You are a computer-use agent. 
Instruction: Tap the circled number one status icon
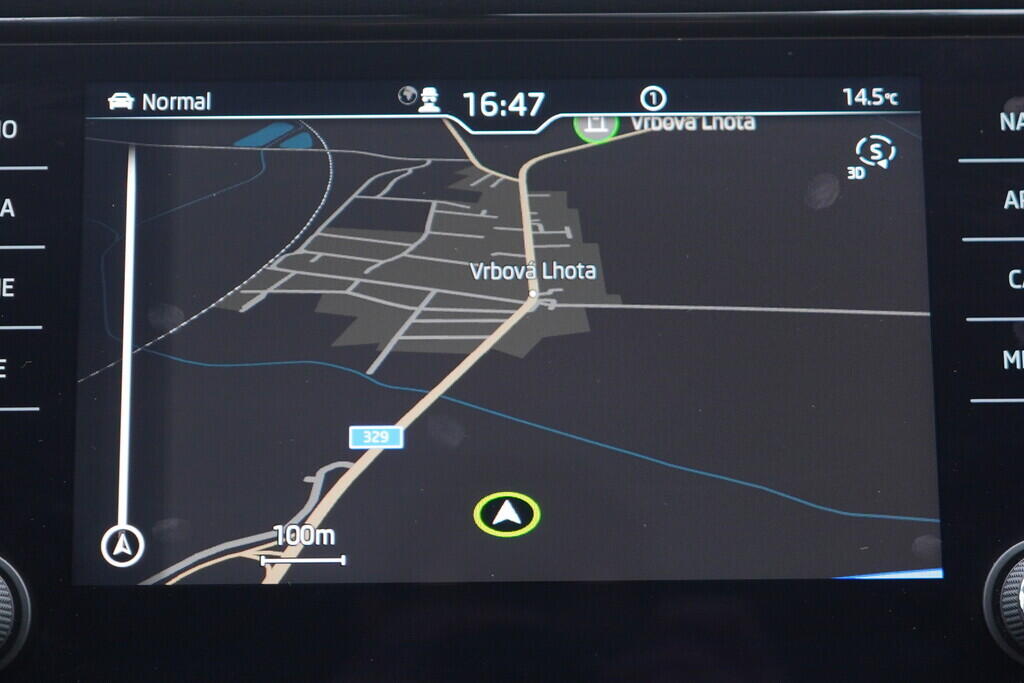[653, 98]
